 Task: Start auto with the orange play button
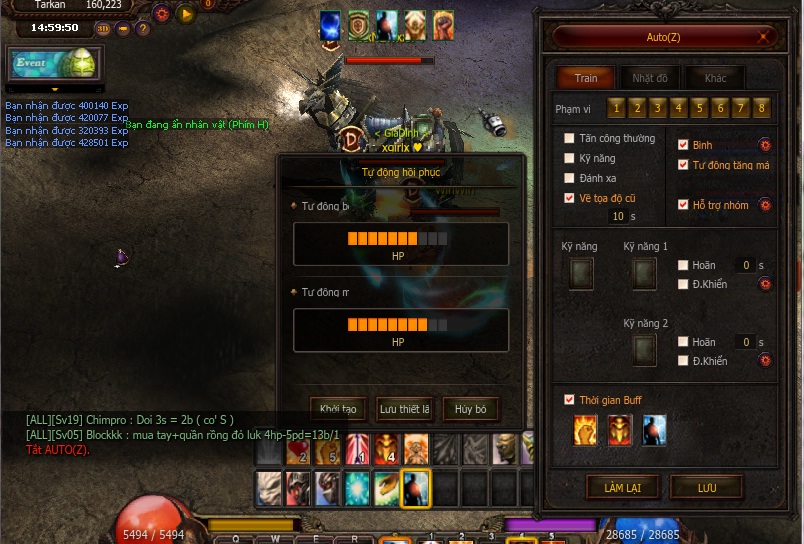point(185,14)
